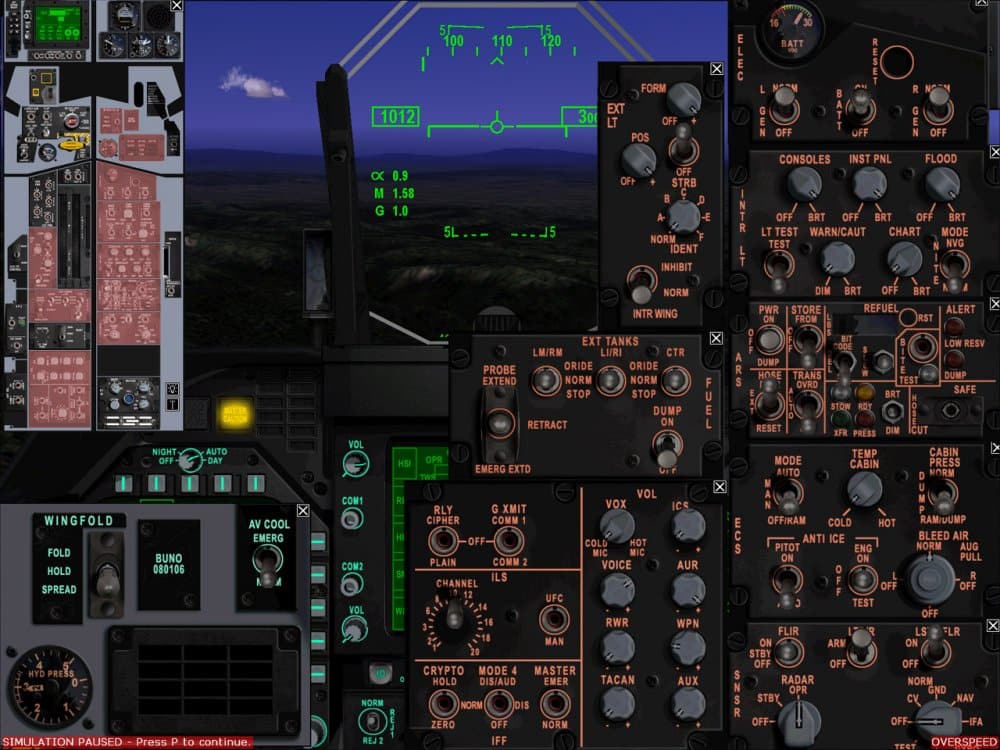Turn the TEMP CABIN knob
The image size is (1000, 750).
click(863, 489)
